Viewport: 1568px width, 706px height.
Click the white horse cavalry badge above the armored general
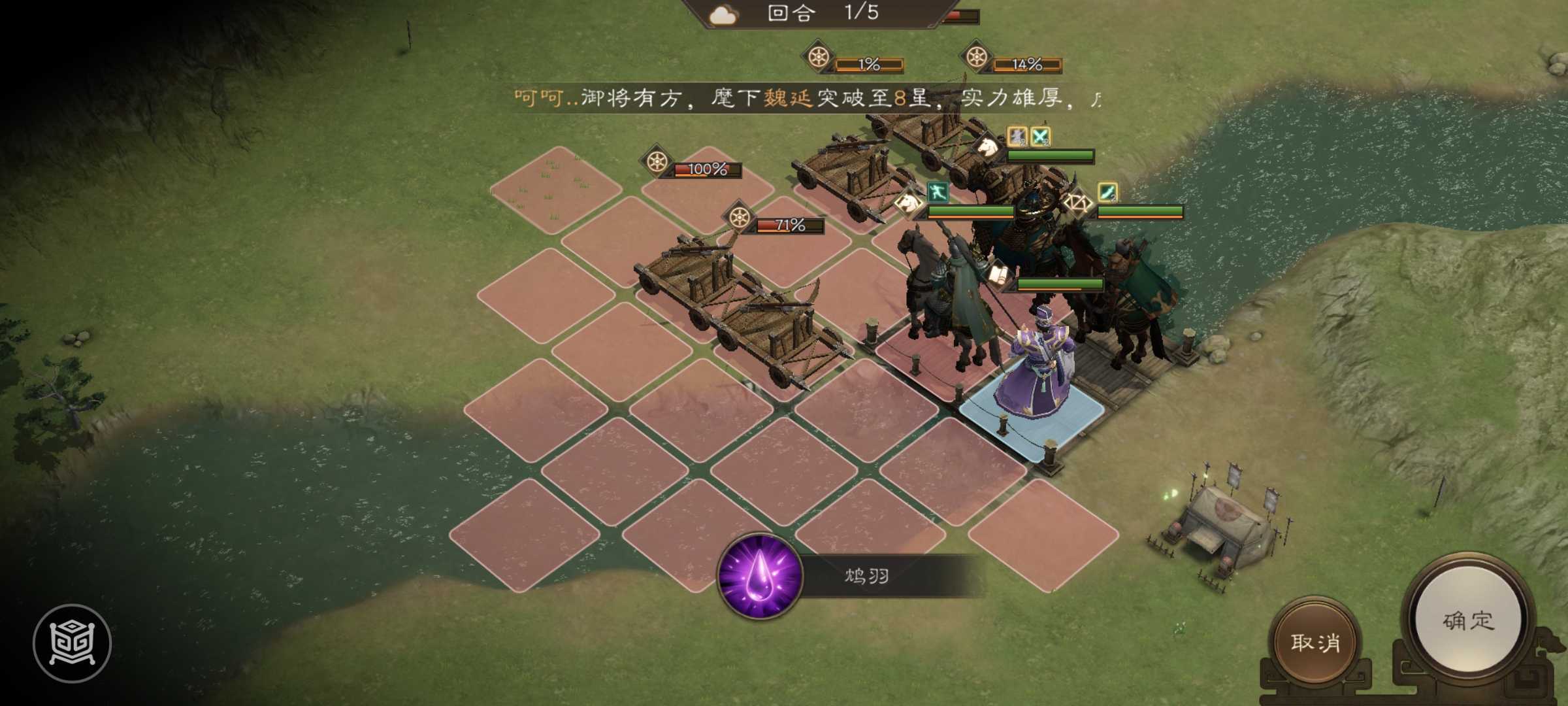tap(987, 148)
